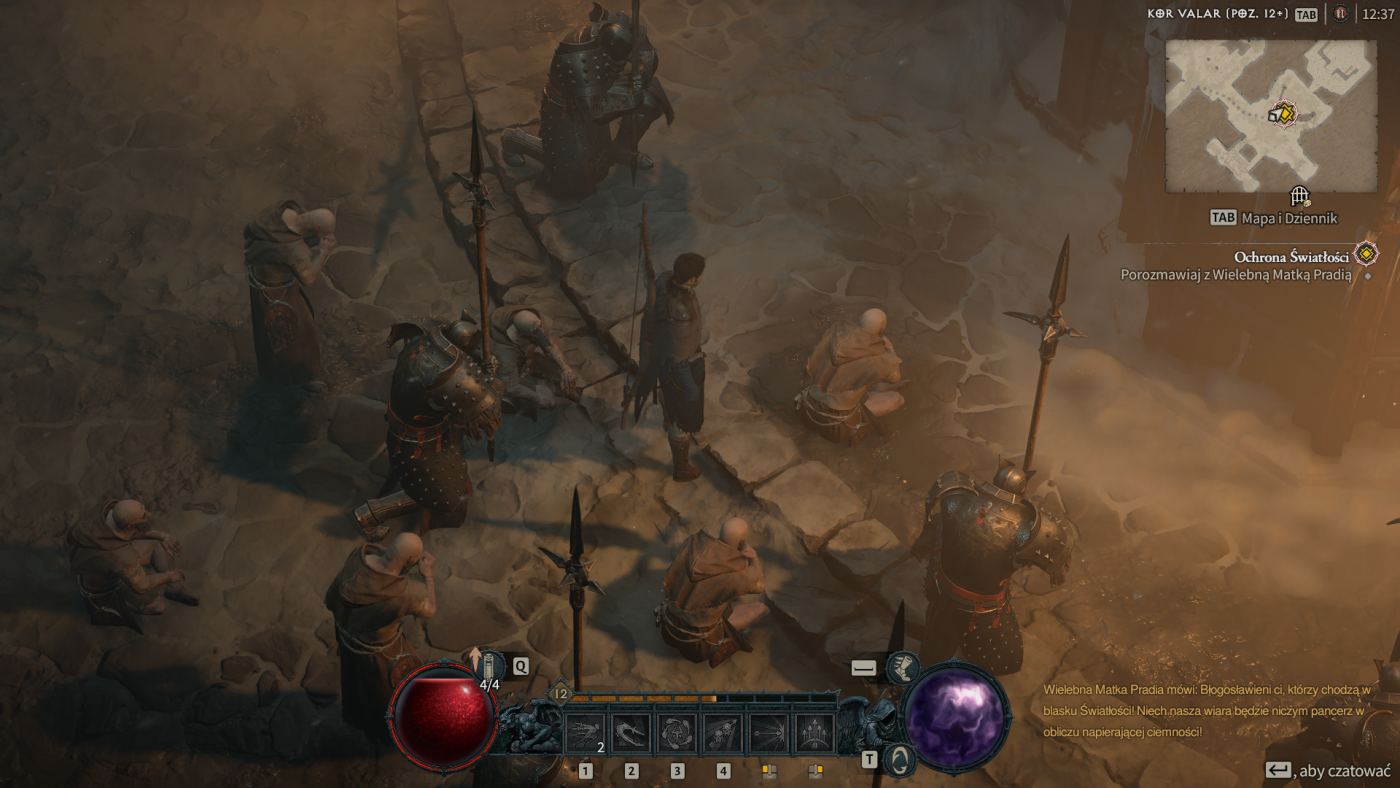The image size is (1400, 788).
Task: Use the single arrow shot skill
Action: 769,733
